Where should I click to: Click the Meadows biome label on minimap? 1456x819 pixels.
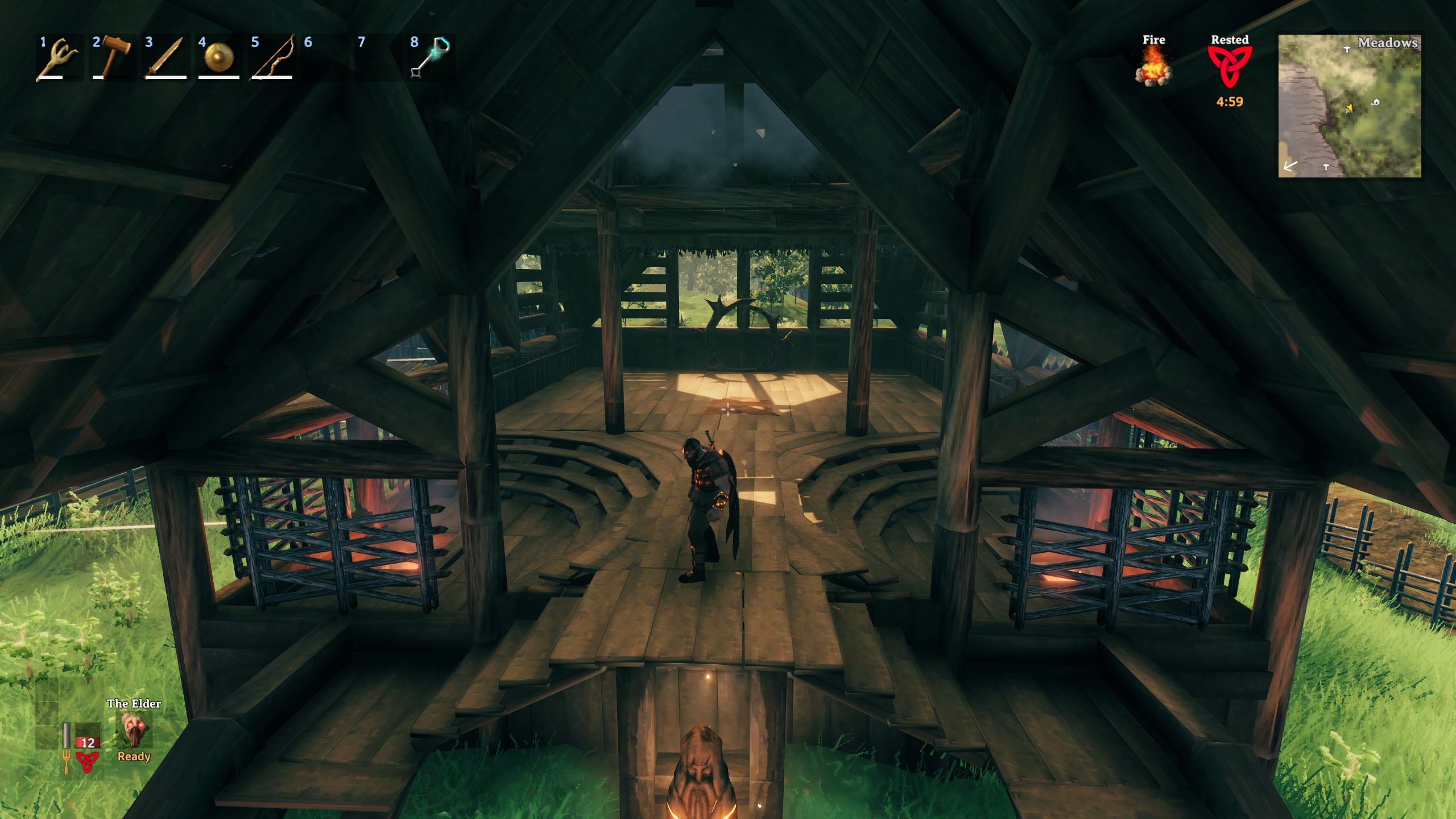click(x=1388, y=43)
